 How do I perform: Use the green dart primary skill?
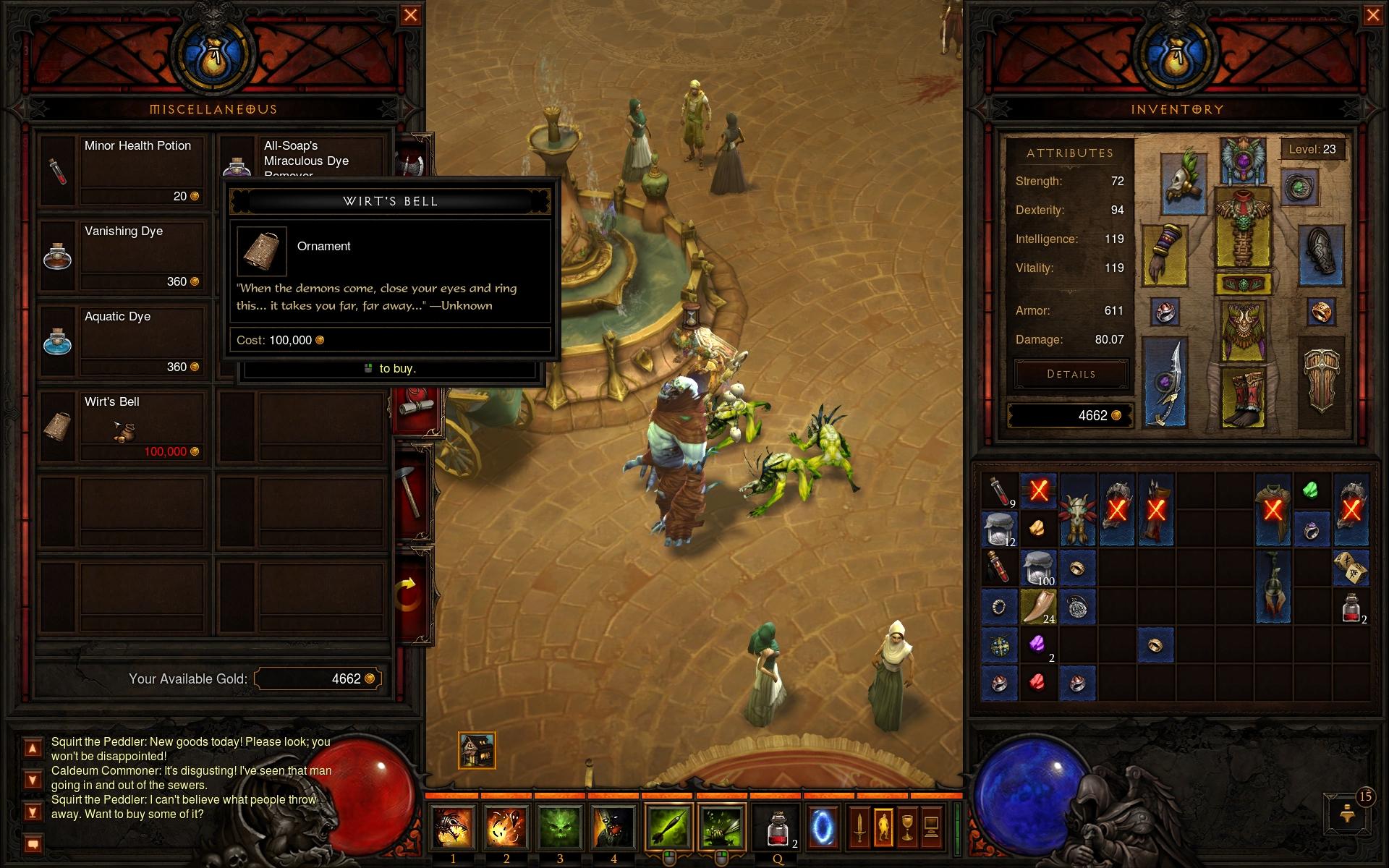pyautogui.click(x=668, y=827)
